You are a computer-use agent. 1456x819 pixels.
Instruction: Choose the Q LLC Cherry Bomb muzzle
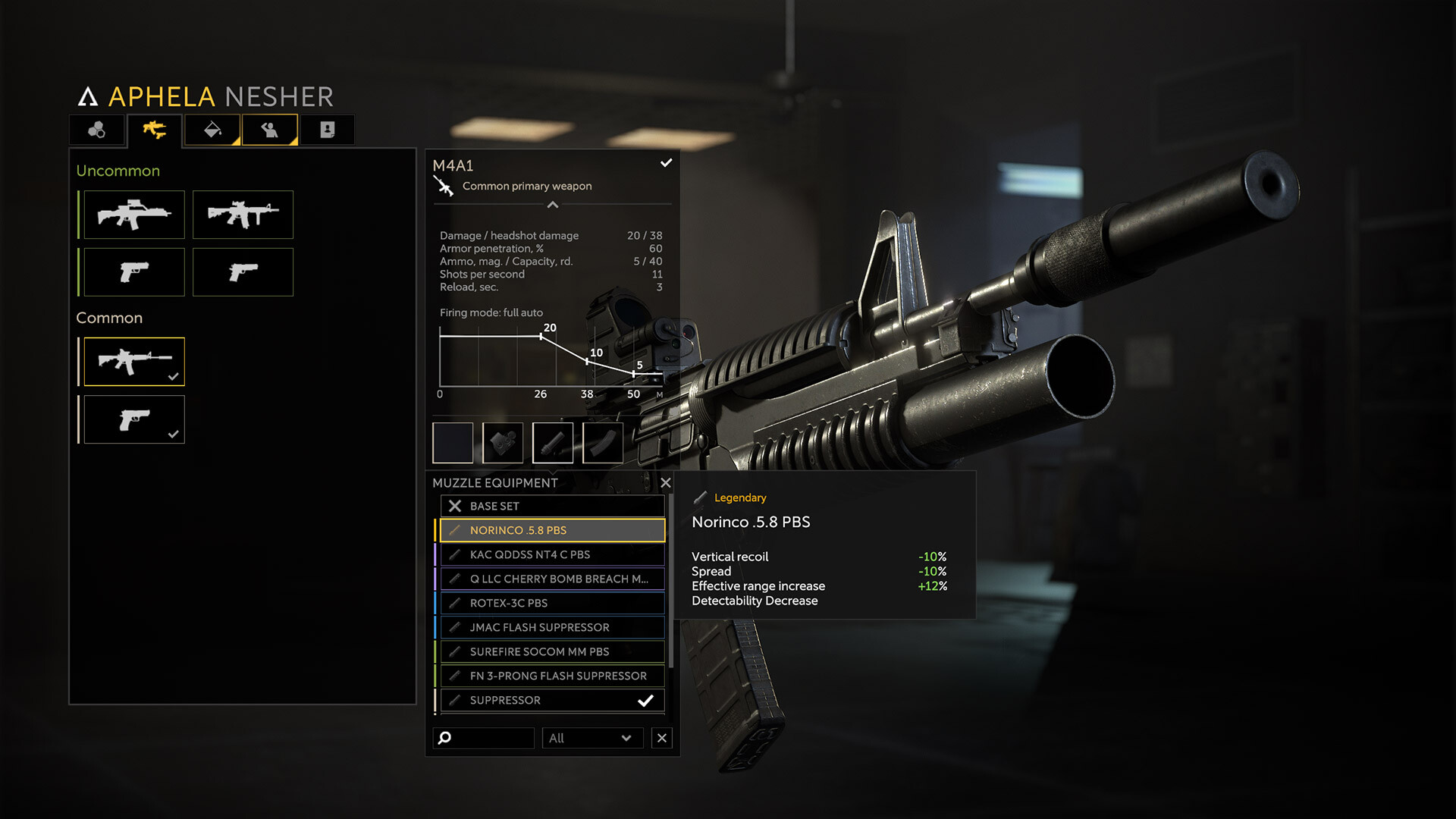[551, 579]
